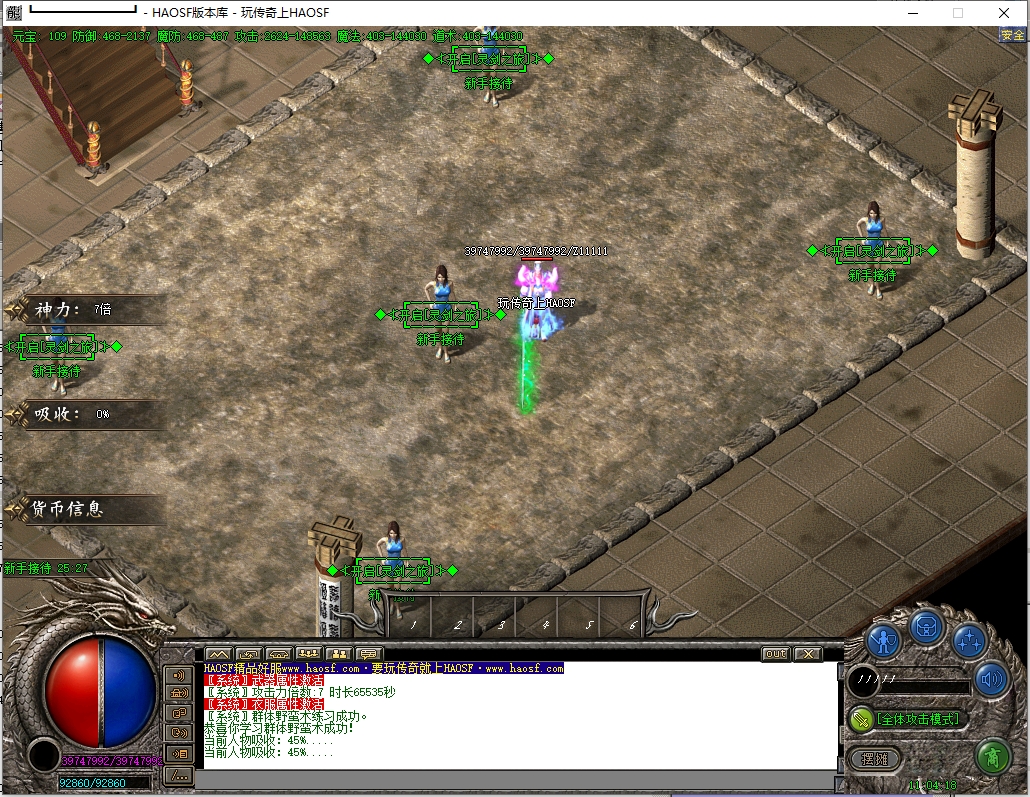Toggle game sound with the blue speaker icon
This screenshot has width=1030, height=797.
pos(990,679)
